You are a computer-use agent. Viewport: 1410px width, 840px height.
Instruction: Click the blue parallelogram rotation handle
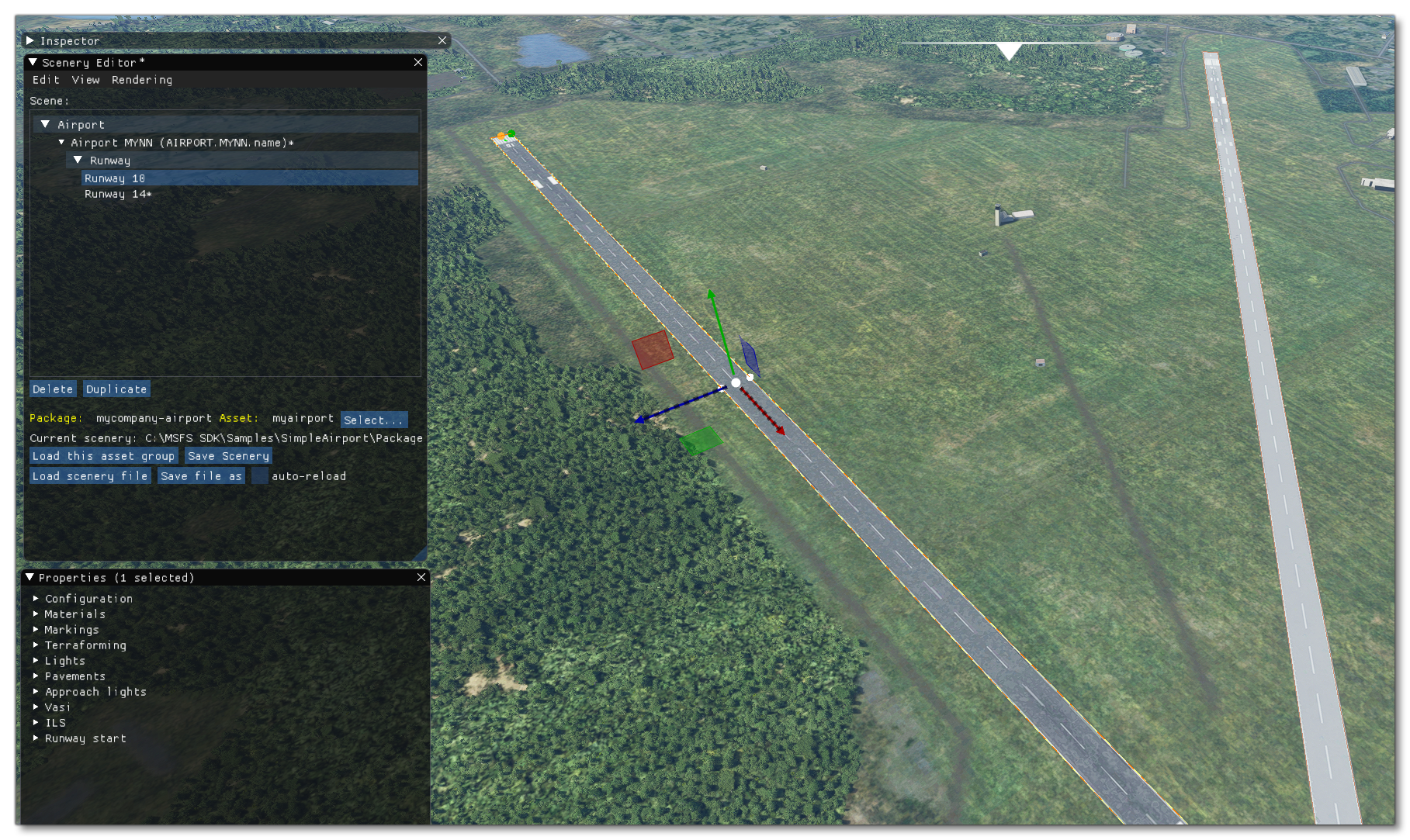coord(750,354)
